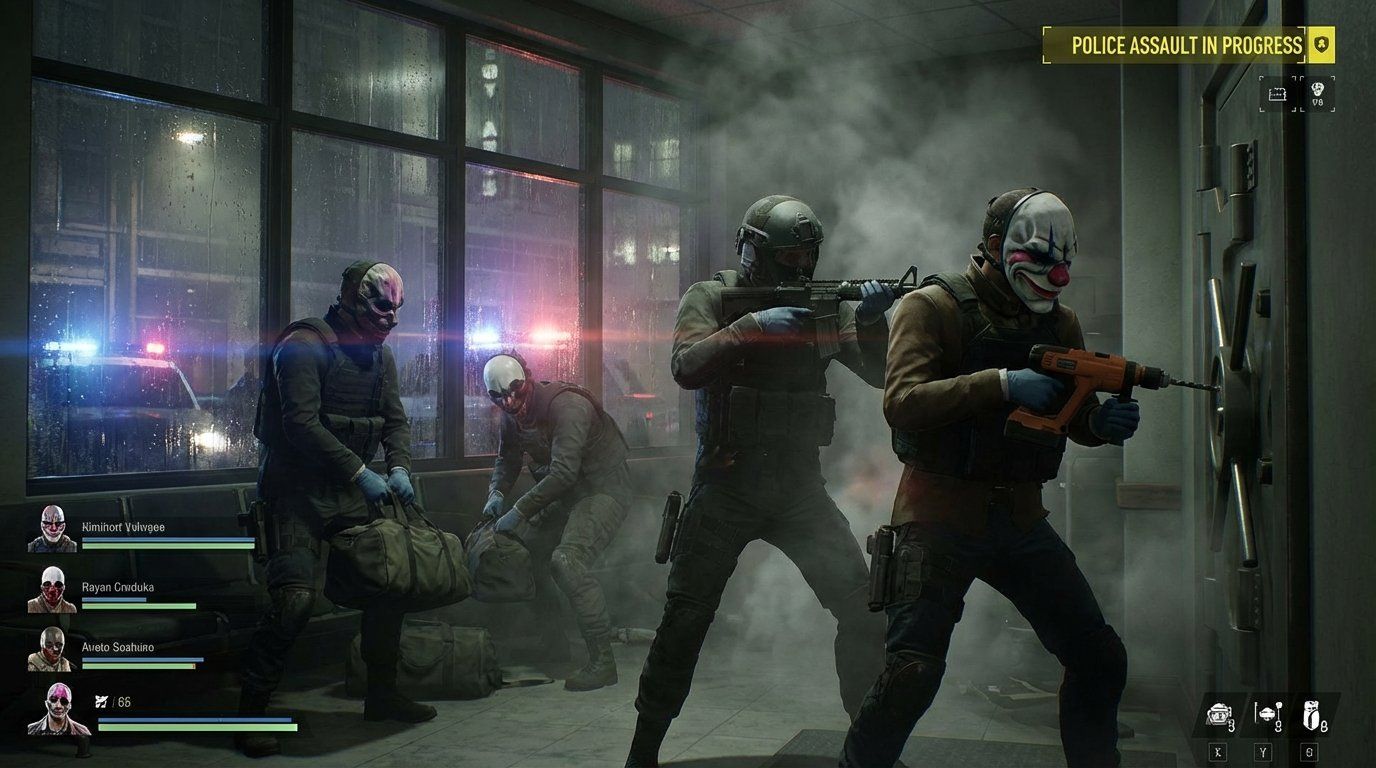
Task: Select the armor bag equipment icon
Action: coord(1218,714)
